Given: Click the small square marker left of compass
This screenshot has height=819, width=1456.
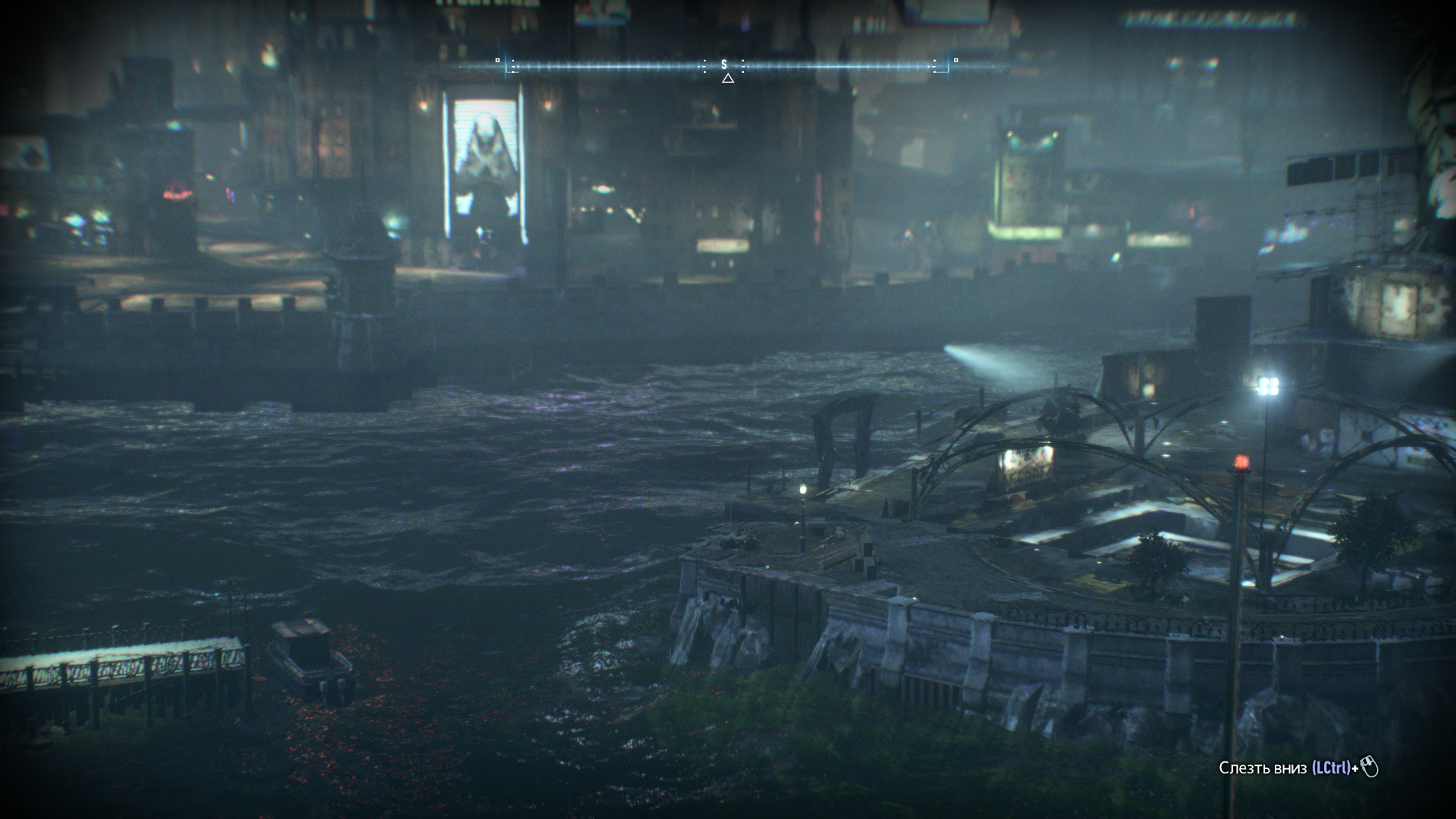Looking at the screenshot, I should click(497, 61).
